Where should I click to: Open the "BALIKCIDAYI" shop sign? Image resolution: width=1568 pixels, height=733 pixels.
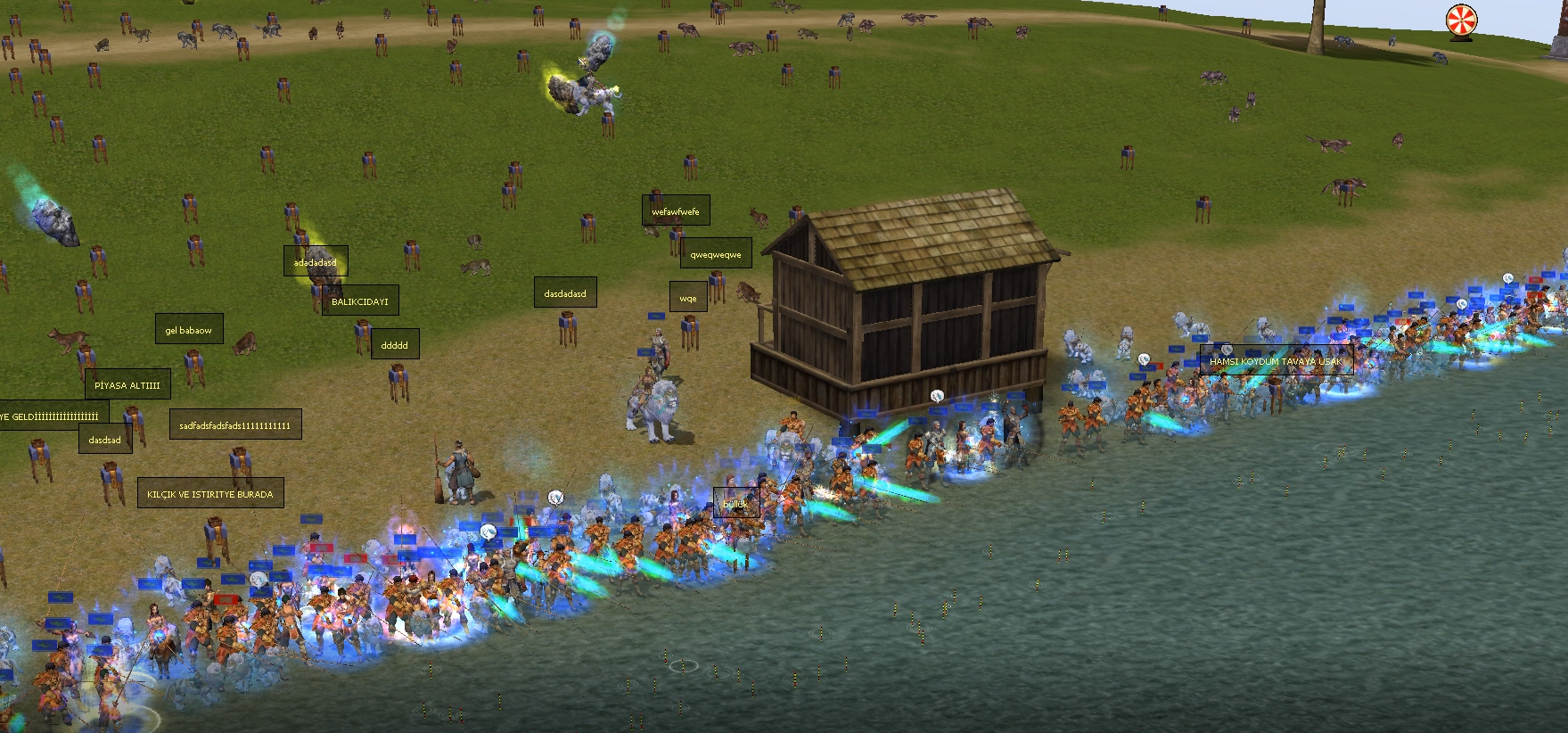(360, 301)
